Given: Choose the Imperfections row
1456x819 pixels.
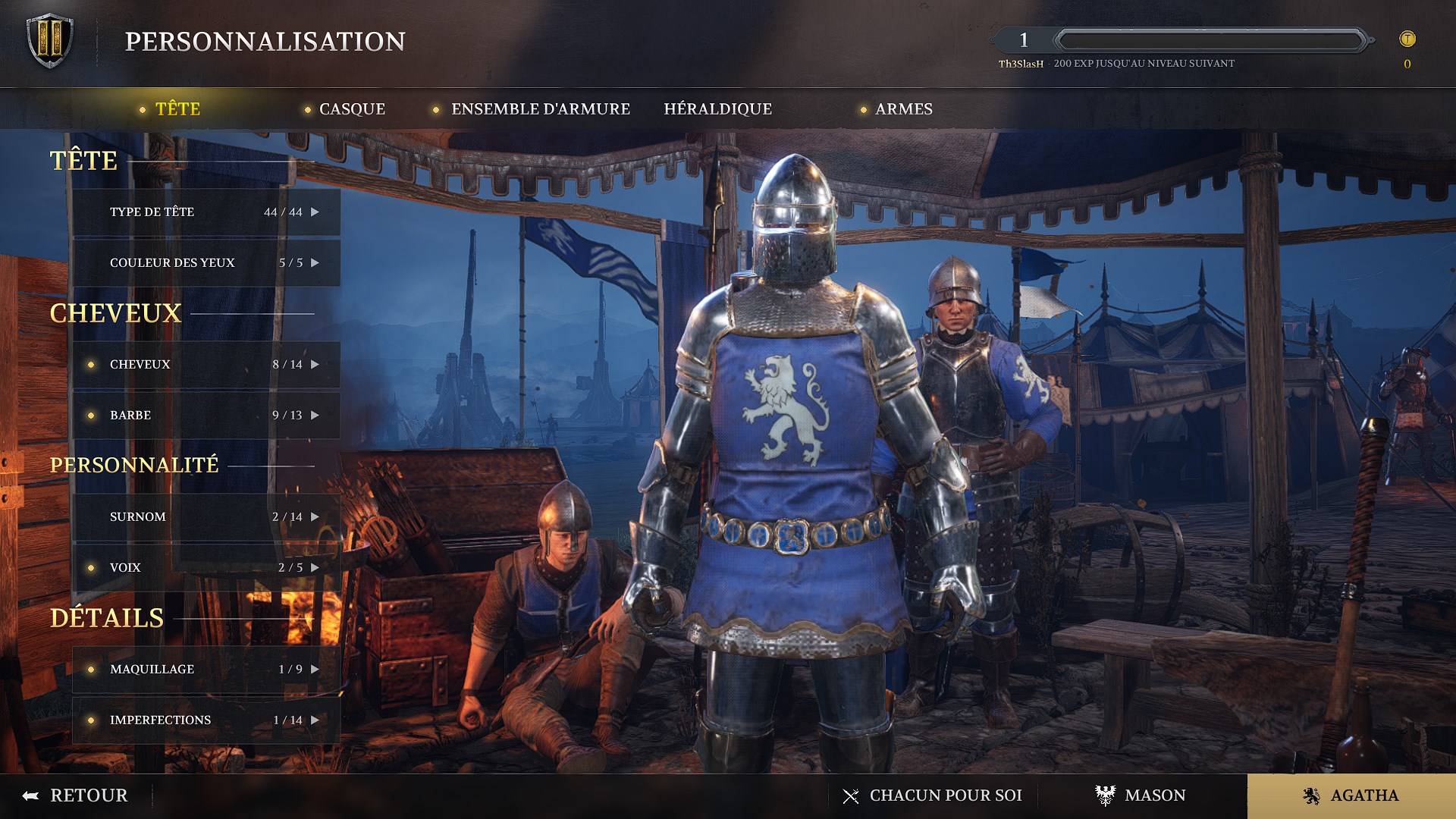Looking at the screenshot, I should 206,720.
